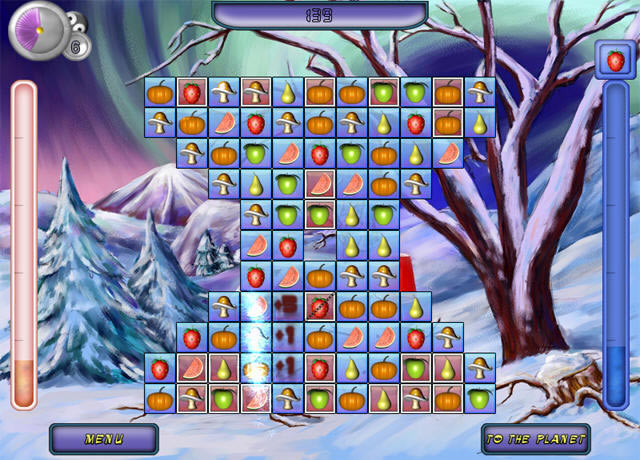This screenshot has width=640, height=460.
Task: Pick the pear tile in the top row
Action: [x=287, y=93]
